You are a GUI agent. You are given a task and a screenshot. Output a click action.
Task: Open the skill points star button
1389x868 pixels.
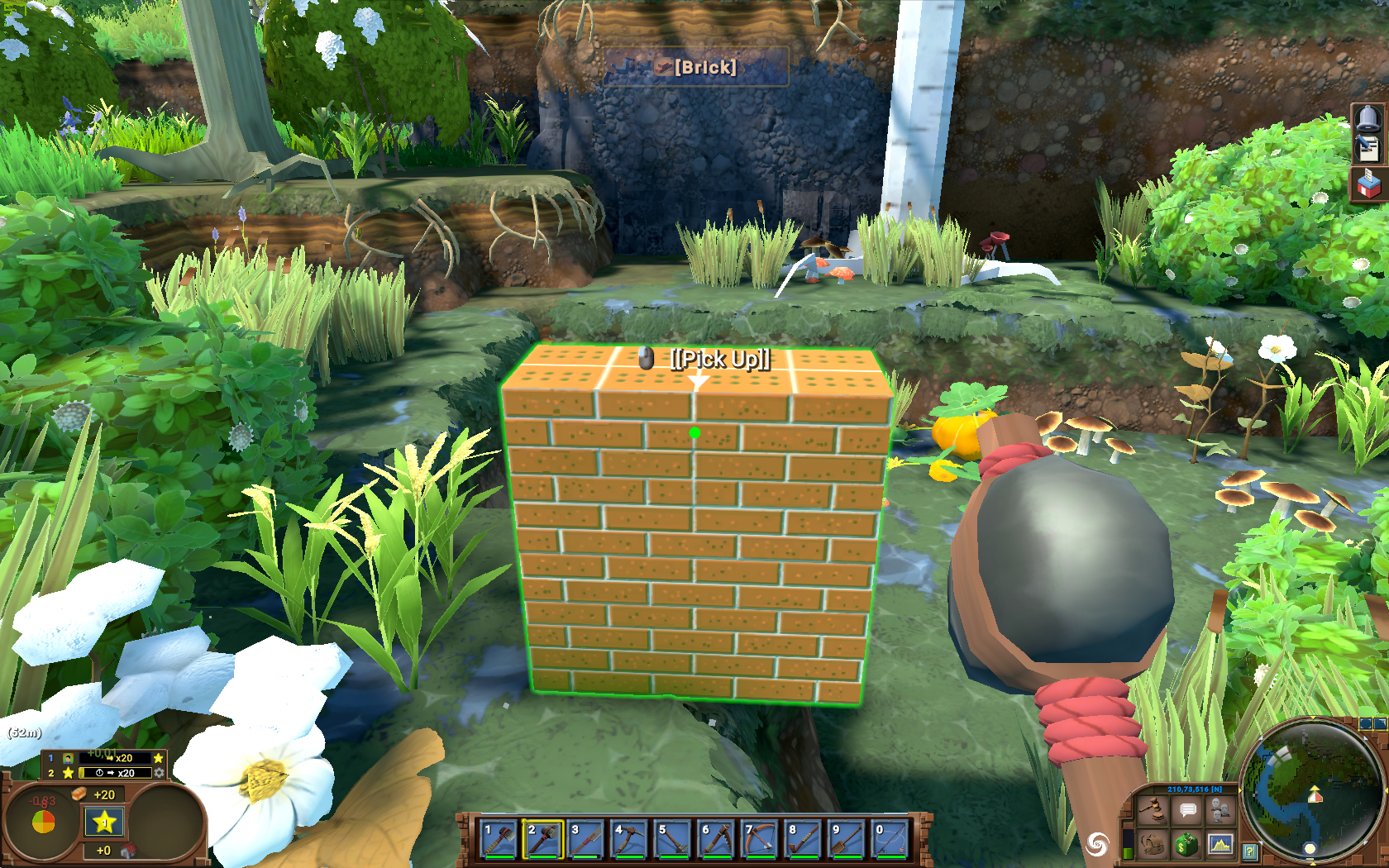[x=104, y=822]
